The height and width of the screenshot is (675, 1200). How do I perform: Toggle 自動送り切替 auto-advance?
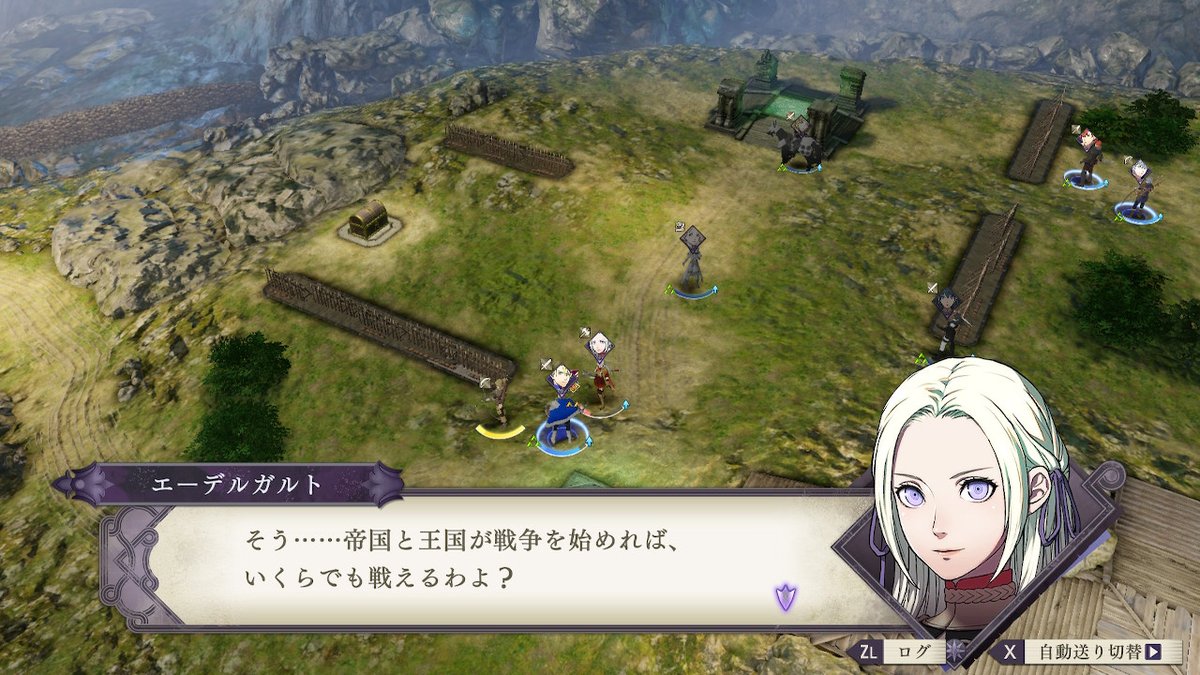tap(1085, 652)
